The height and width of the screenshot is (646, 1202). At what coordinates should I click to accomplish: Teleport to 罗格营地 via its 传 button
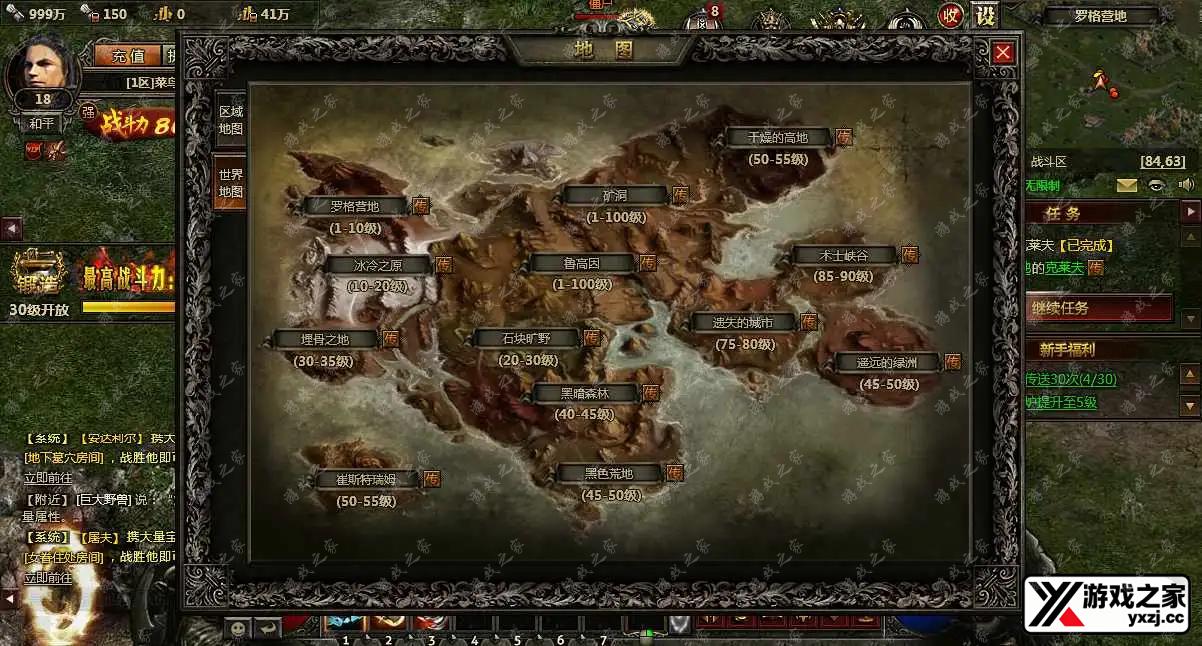click(x=421, y=206)
